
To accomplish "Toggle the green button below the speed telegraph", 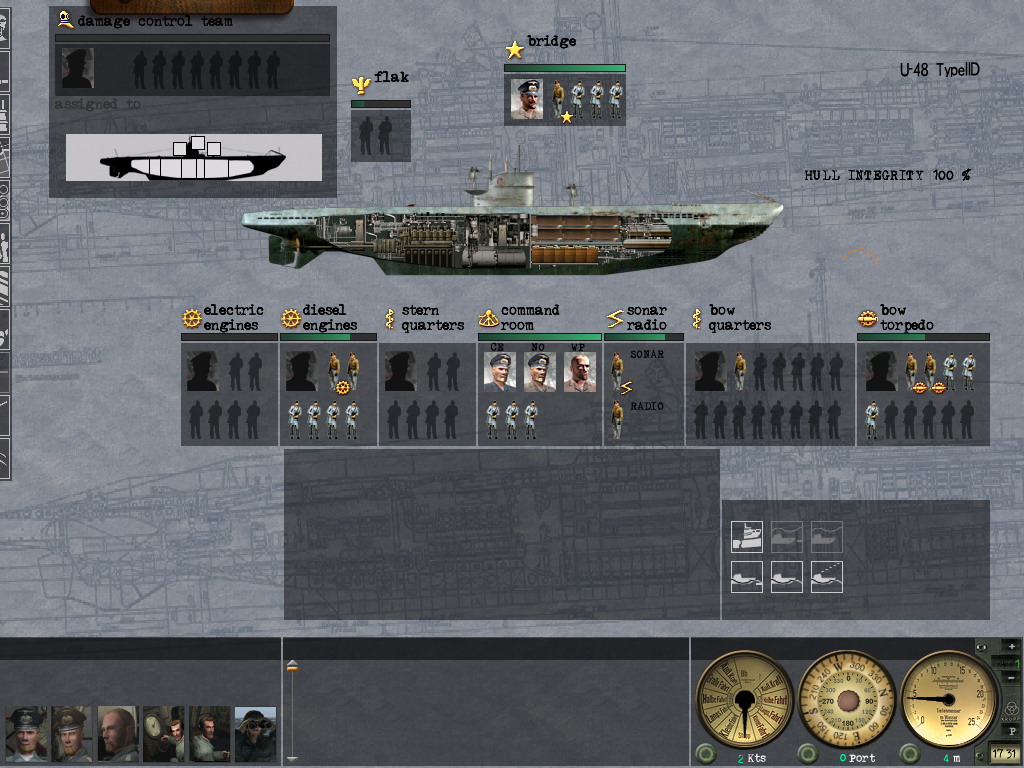I will pos(705,754).
